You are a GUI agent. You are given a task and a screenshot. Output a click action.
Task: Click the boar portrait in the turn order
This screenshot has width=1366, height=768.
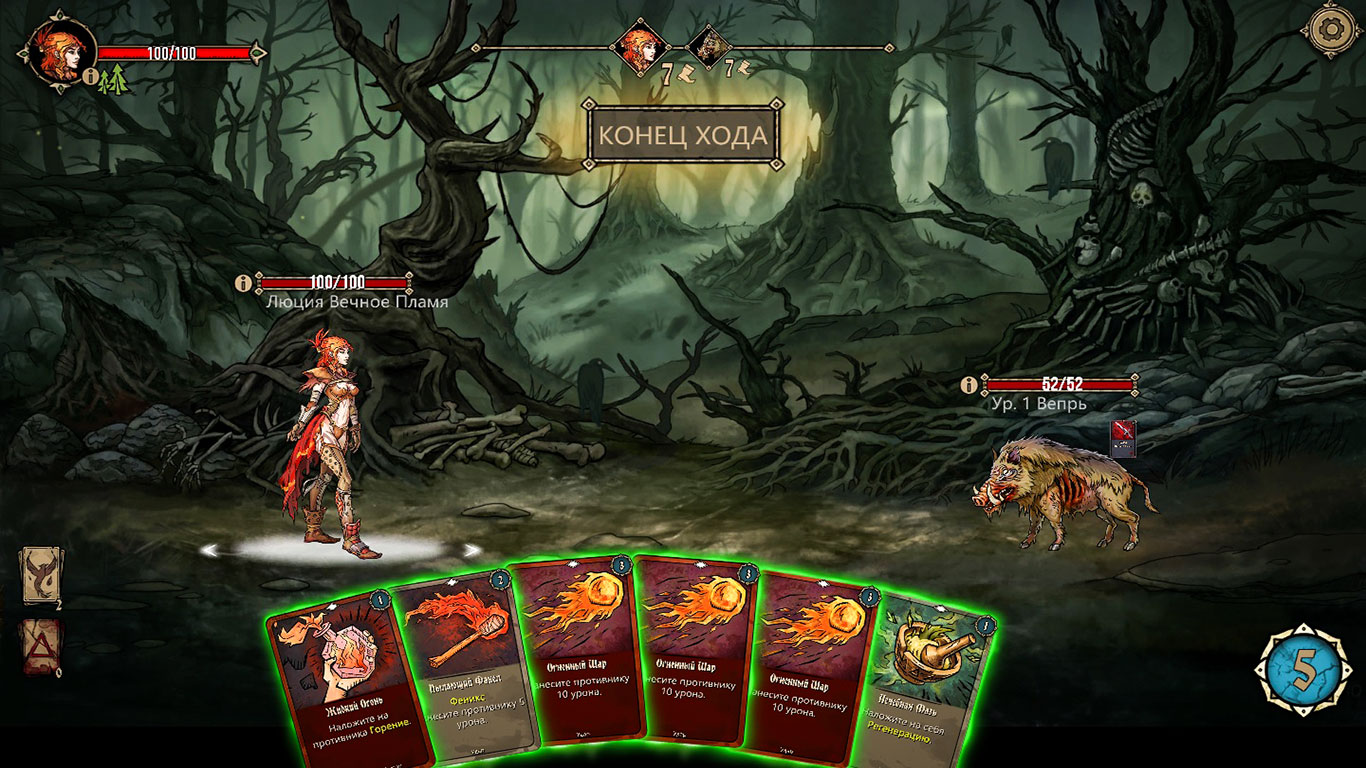pyautogui.click(x=709, y=46)
